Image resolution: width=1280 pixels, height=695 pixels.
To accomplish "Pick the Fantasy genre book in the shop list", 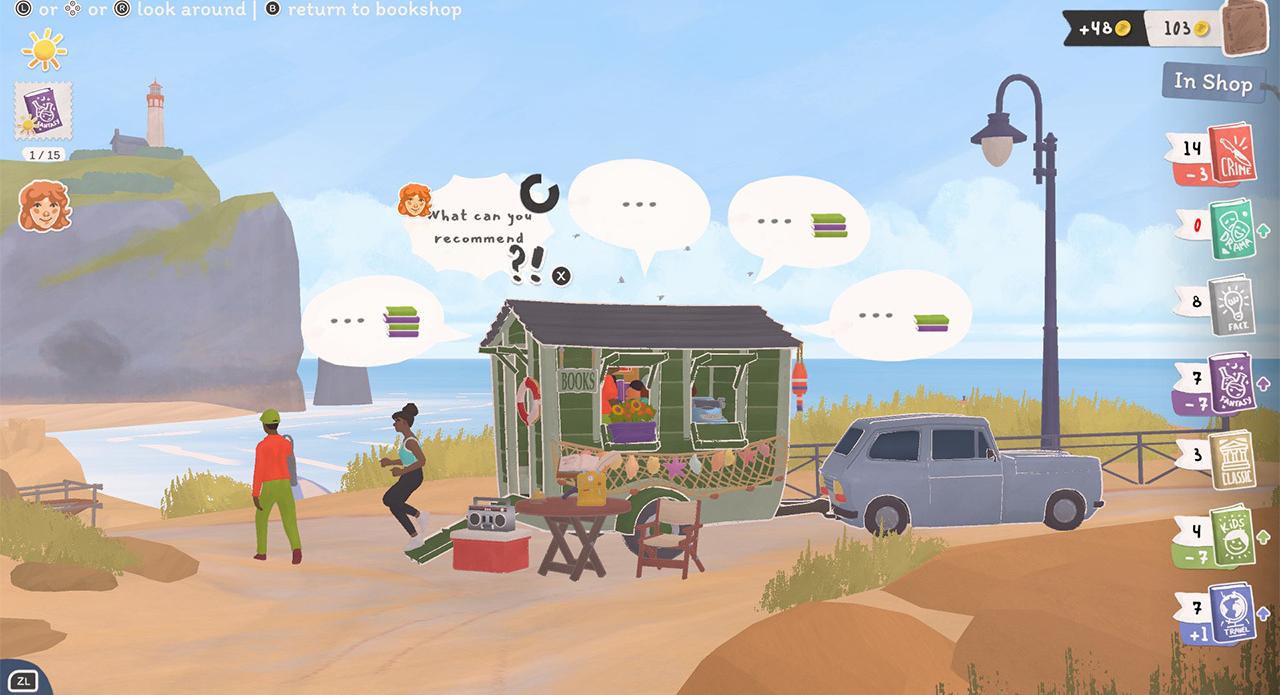I will [x=1230, y=384].
